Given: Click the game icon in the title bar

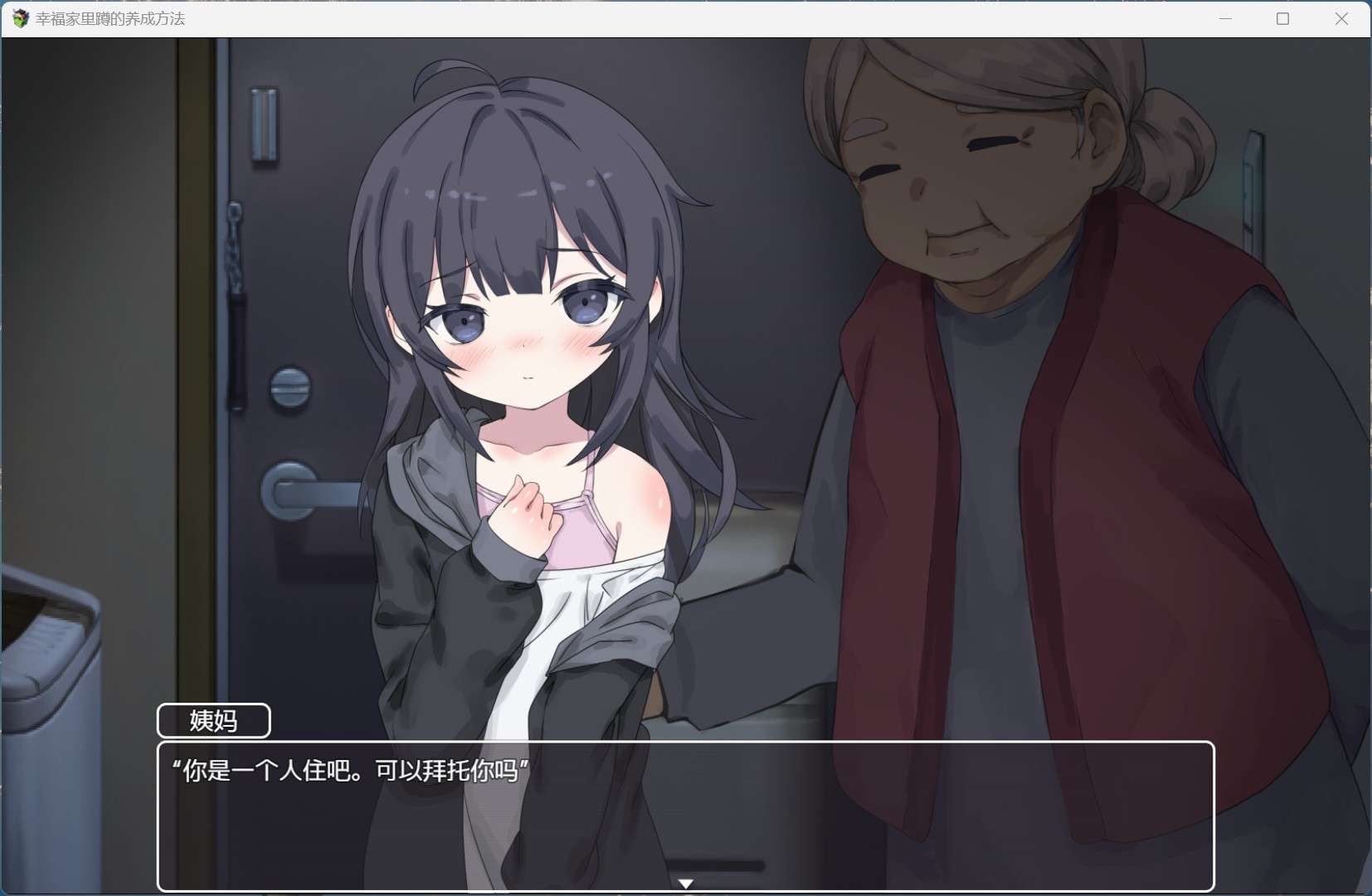Looking at the screenshot, I should tap(19, 18).
